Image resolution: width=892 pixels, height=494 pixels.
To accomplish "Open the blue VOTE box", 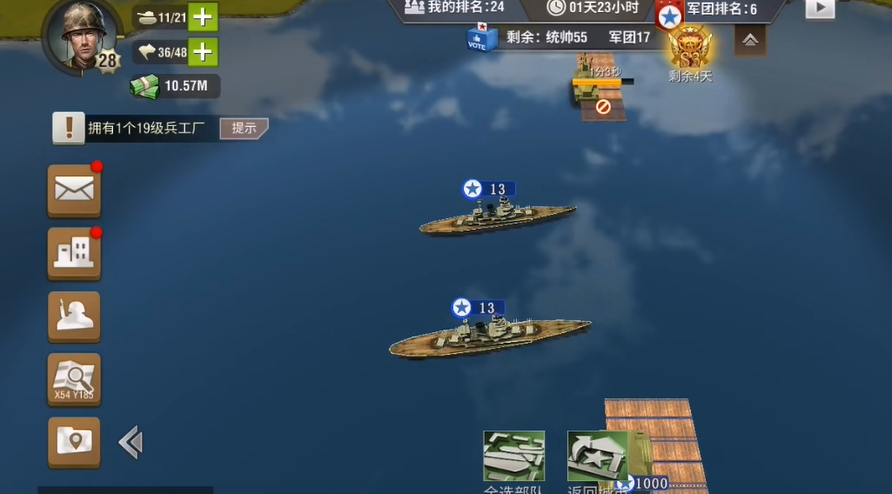I will coord(481,37).
